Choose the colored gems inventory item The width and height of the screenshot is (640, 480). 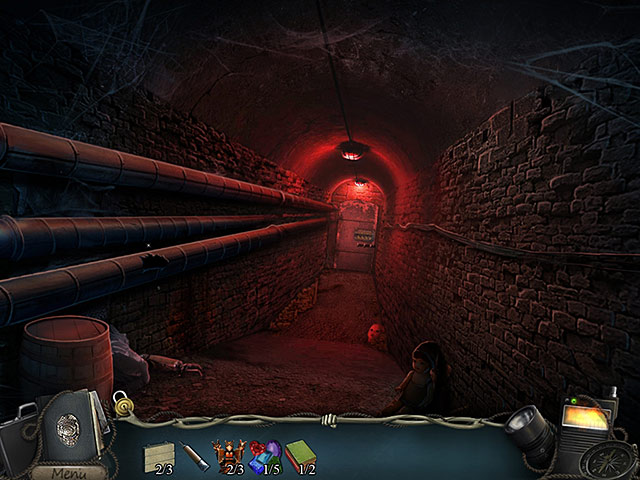click(264, 454)
